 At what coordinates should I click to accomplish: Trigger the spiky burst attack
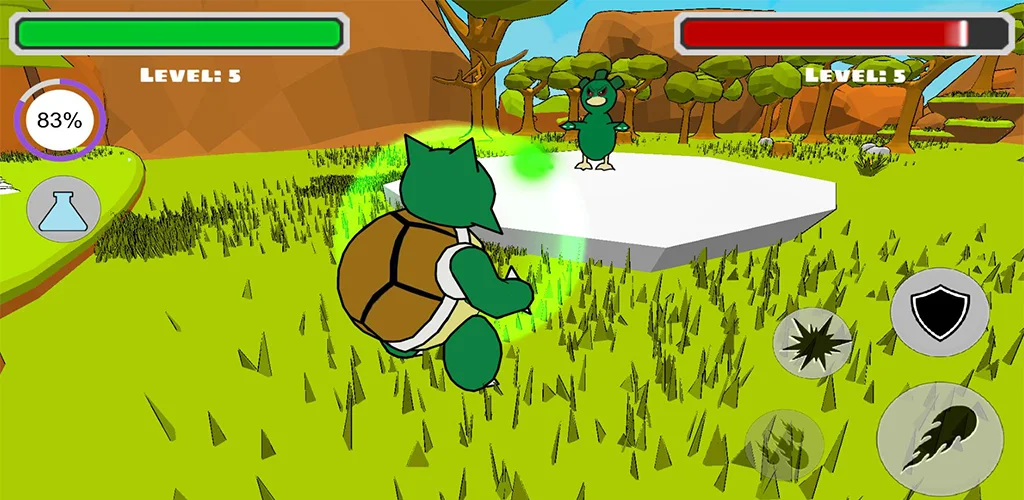[812, 343]
